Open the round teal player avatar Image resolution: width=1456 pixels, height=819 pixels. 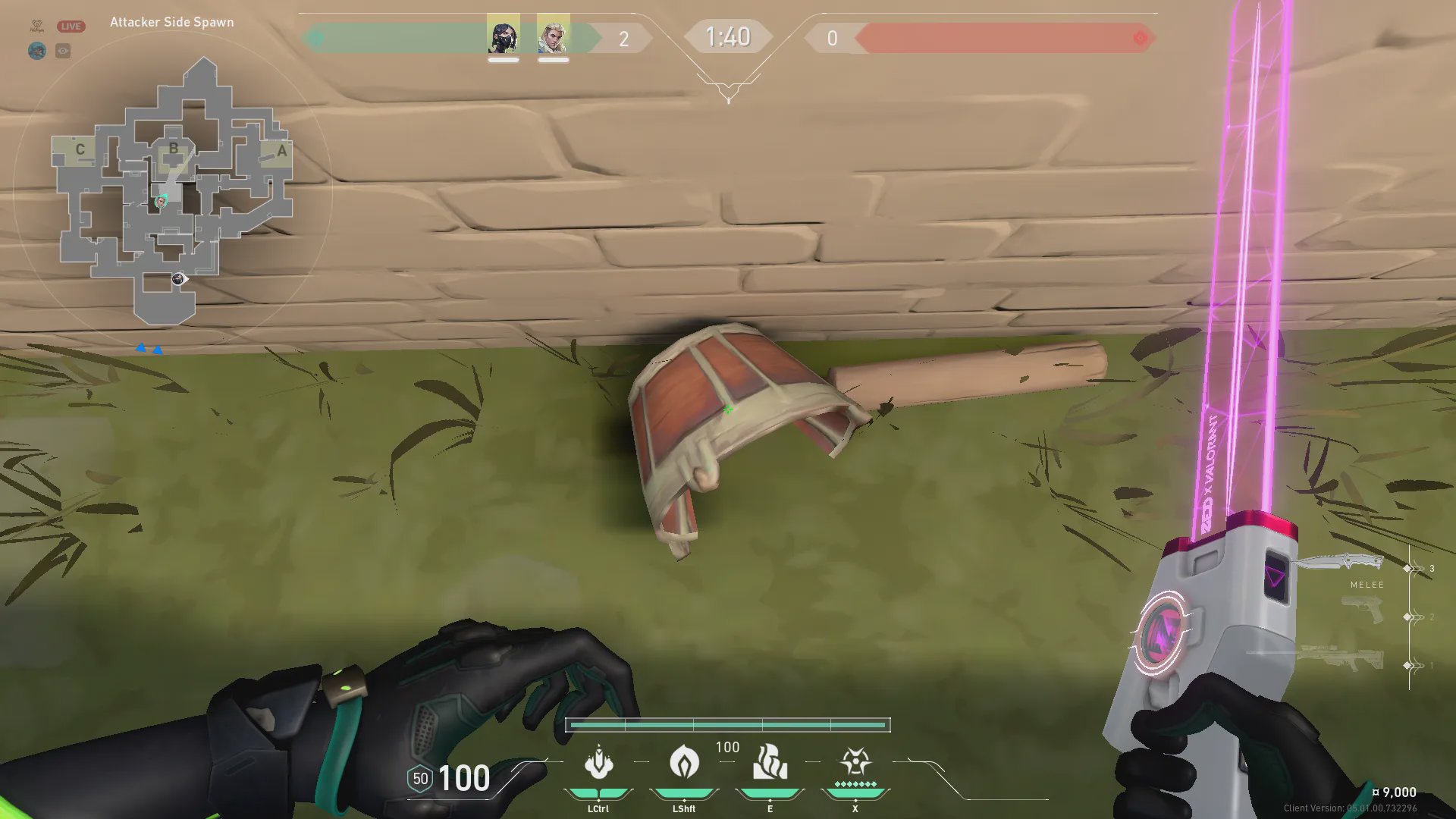point(37,51)
